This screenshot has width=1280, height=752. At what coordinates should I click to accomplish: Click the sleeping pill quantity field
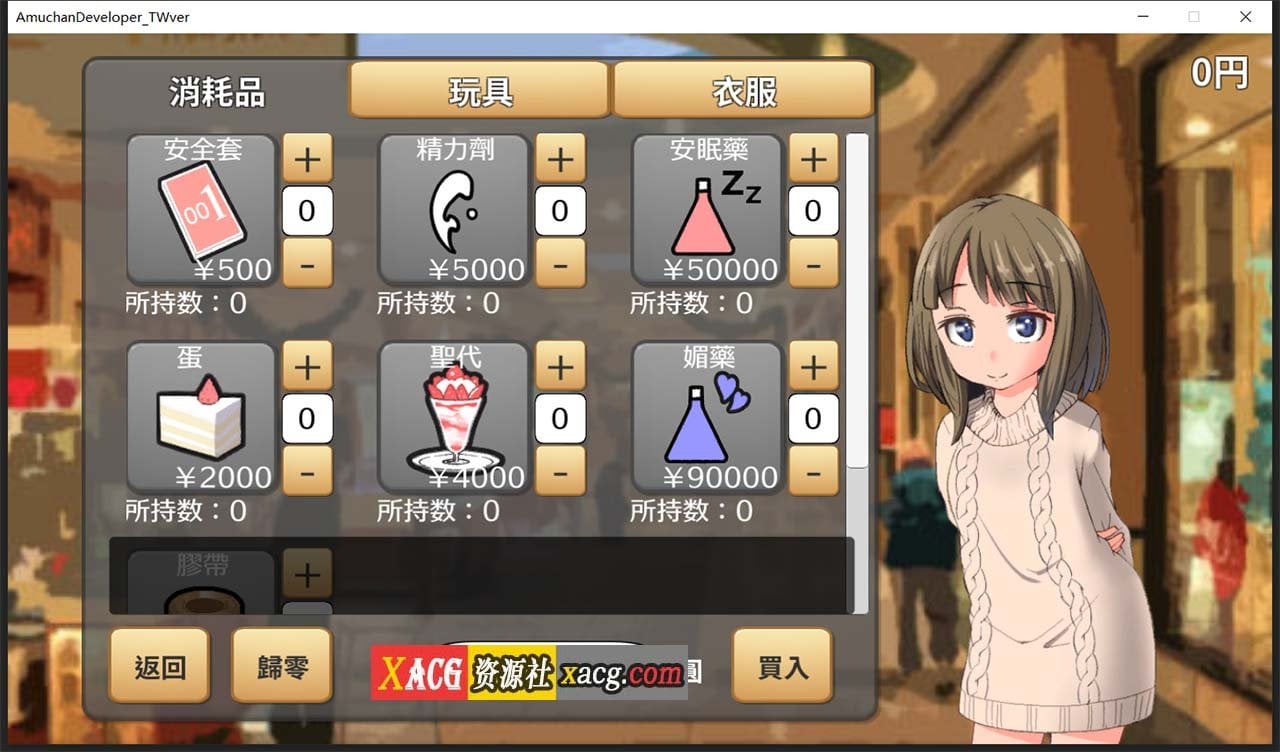[x=813, y=210]
